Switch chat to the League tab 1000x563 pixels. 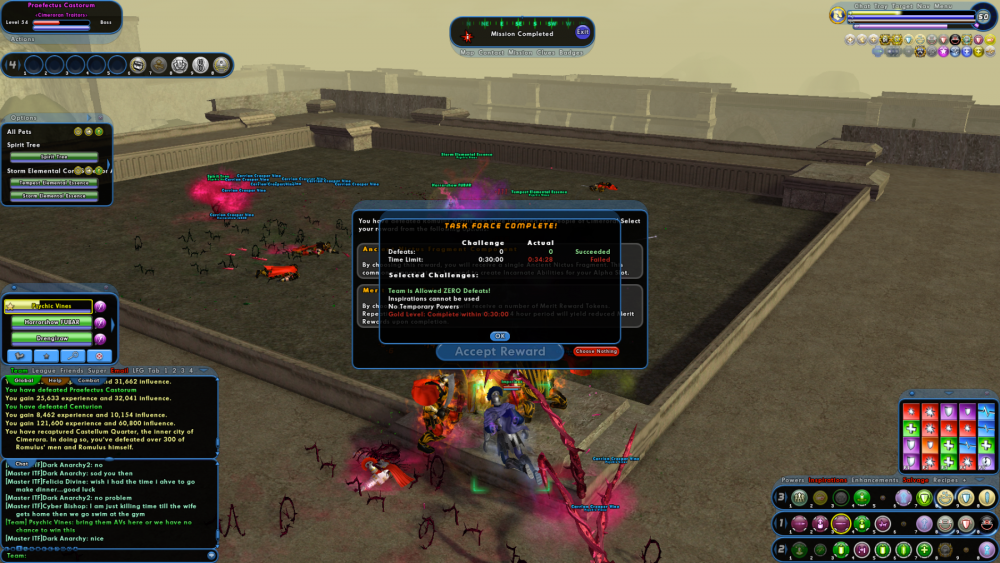[44, 371]
